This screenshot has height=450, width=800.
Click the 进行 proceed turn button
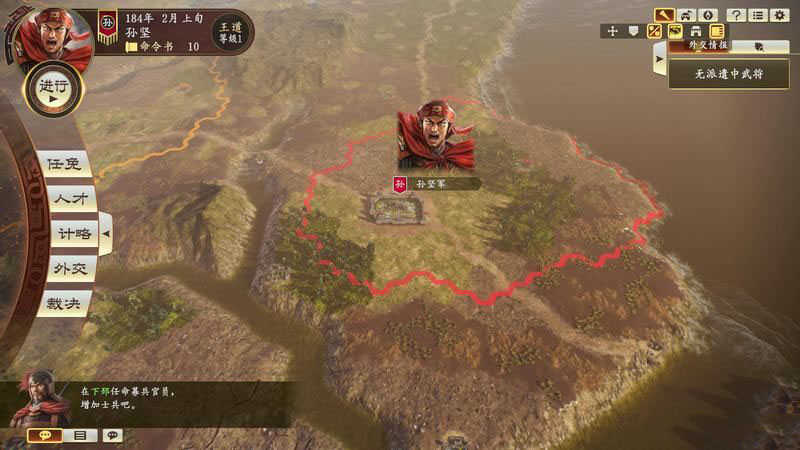pyautogui.click(x=54, y=88)
